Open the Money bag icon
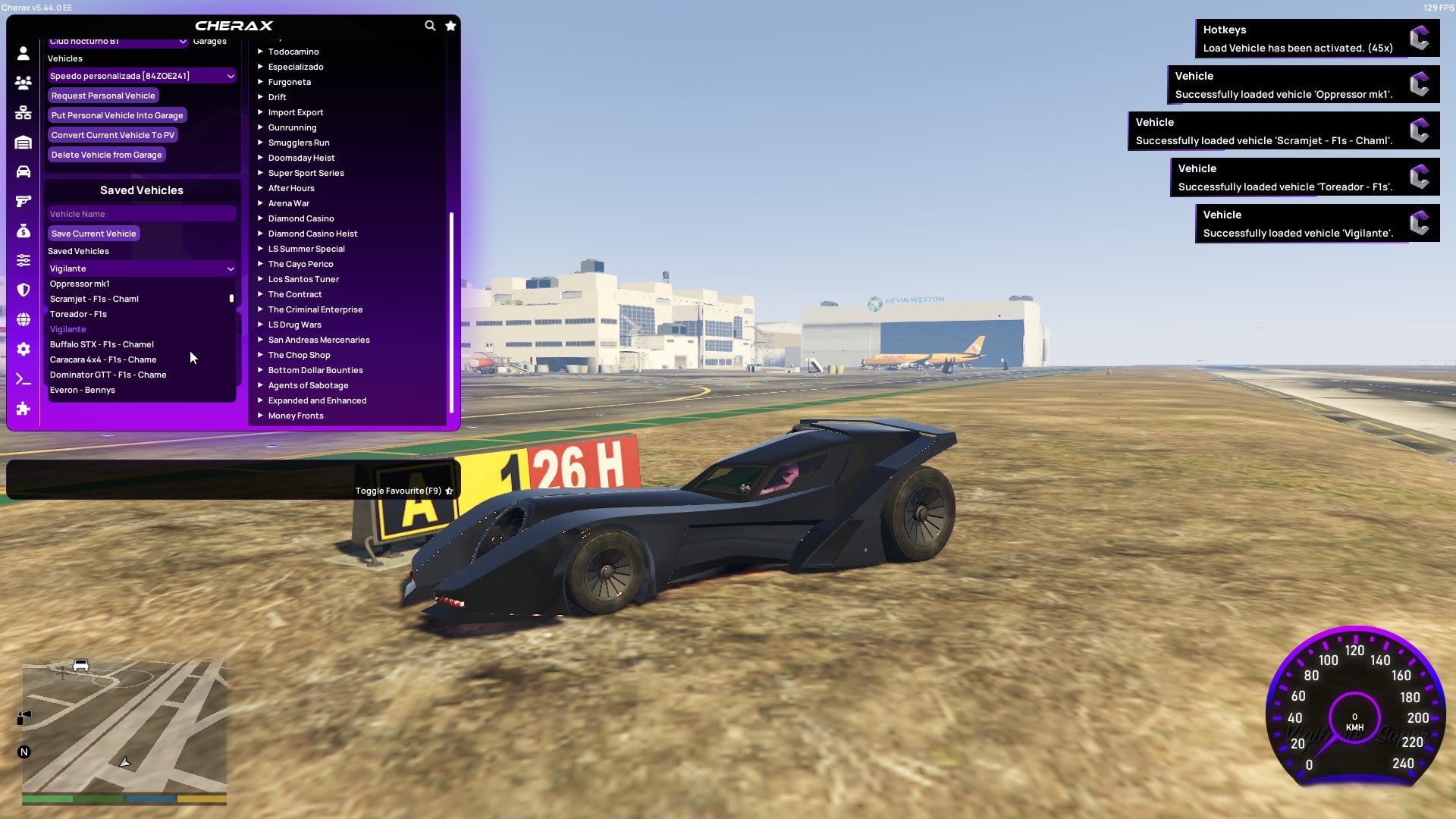 pos(23,229)
